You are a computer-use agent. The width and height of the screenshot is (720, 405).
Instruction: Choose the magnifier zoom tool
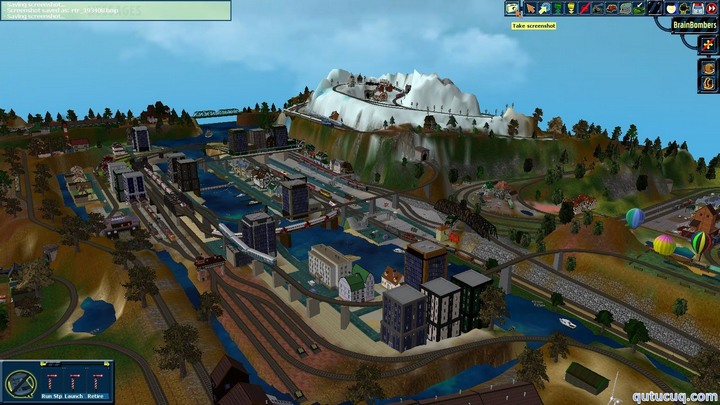tap(543, 8)
